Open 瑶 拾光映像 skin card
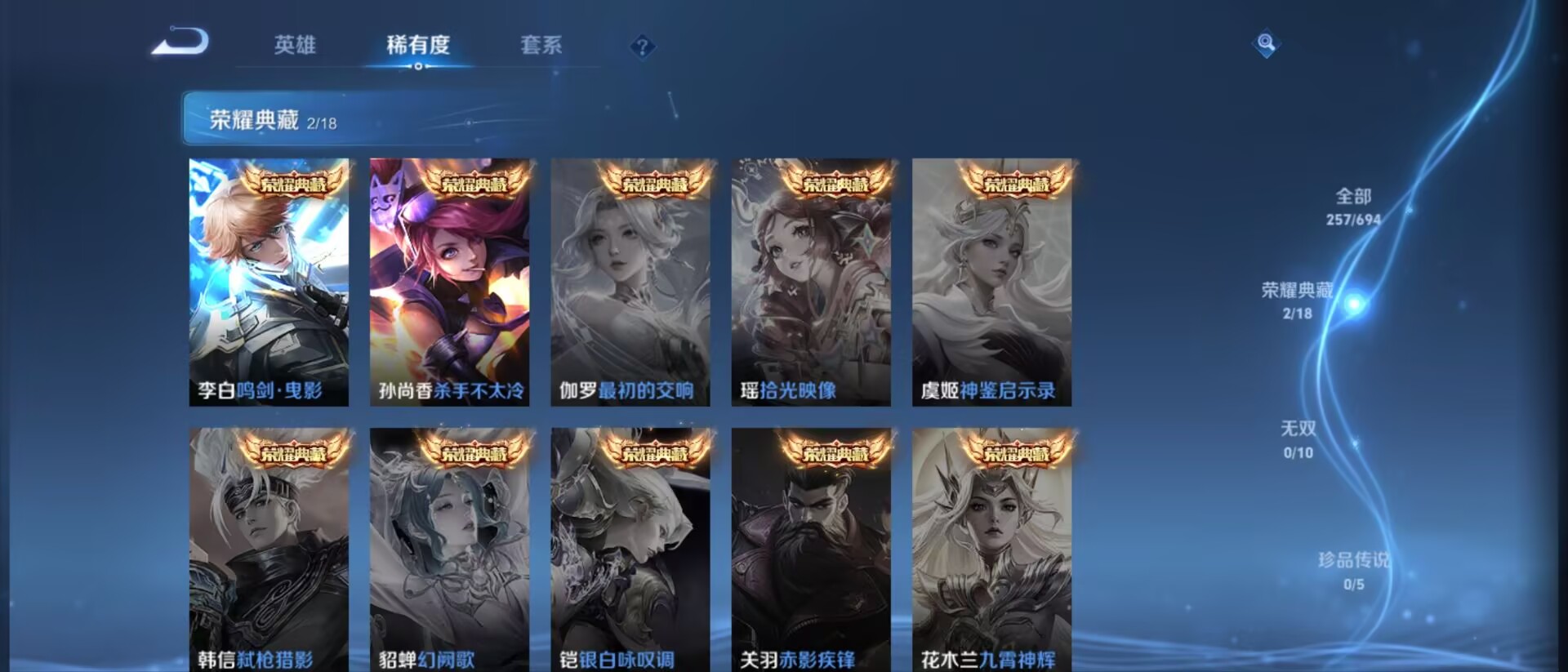 pyautogui.click(x=811, y=282)
